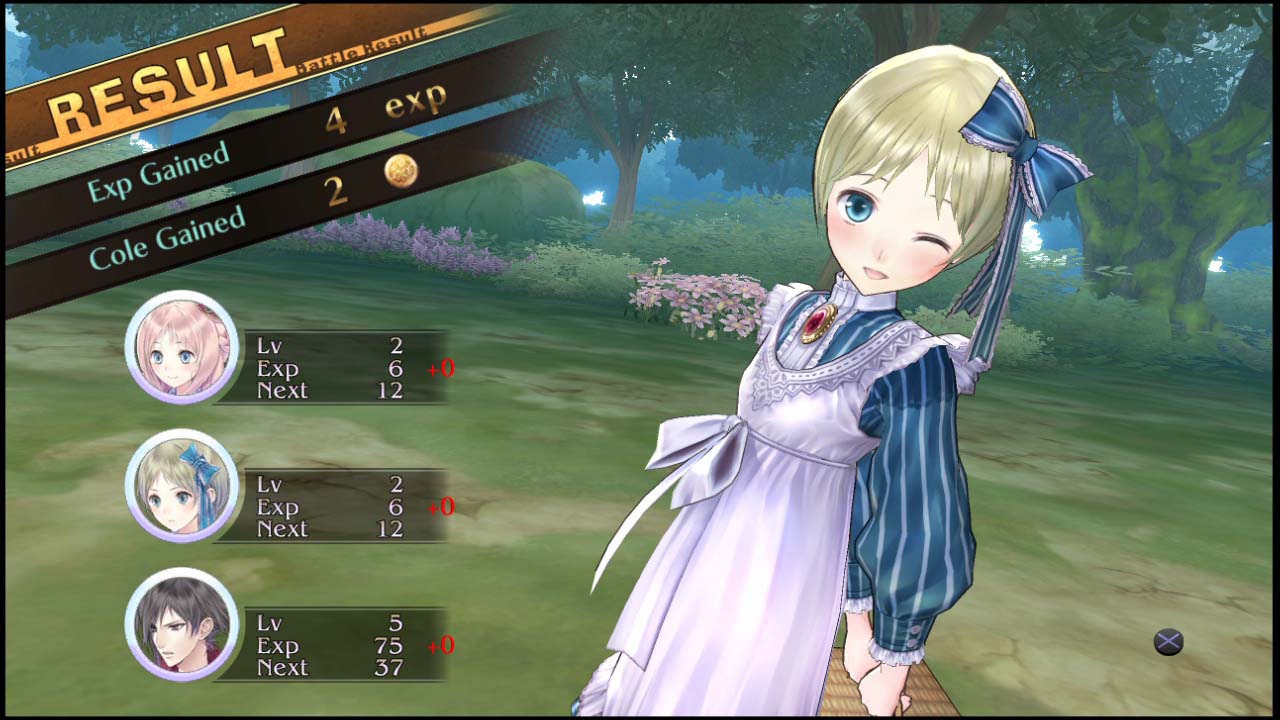Choose the blonde girl with blue ribbon portrait
Image resolution: width=1280 pixels, height=720 pixels.
182,486
